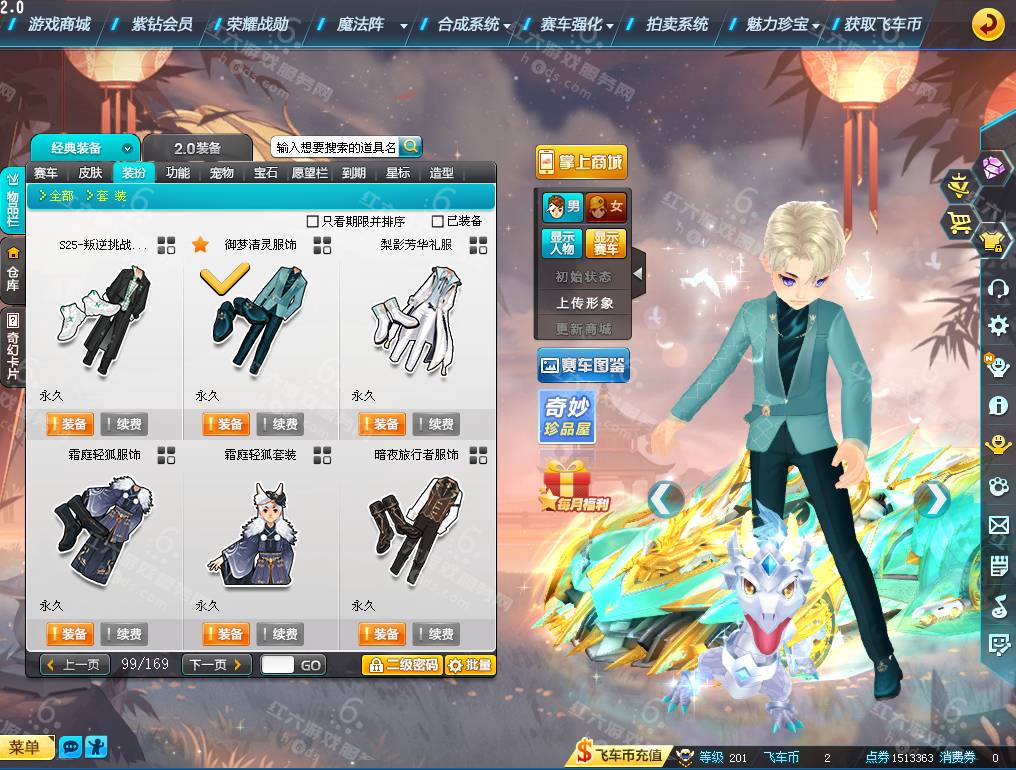Switch to the 2.0装备 tab

pos(204,148)
